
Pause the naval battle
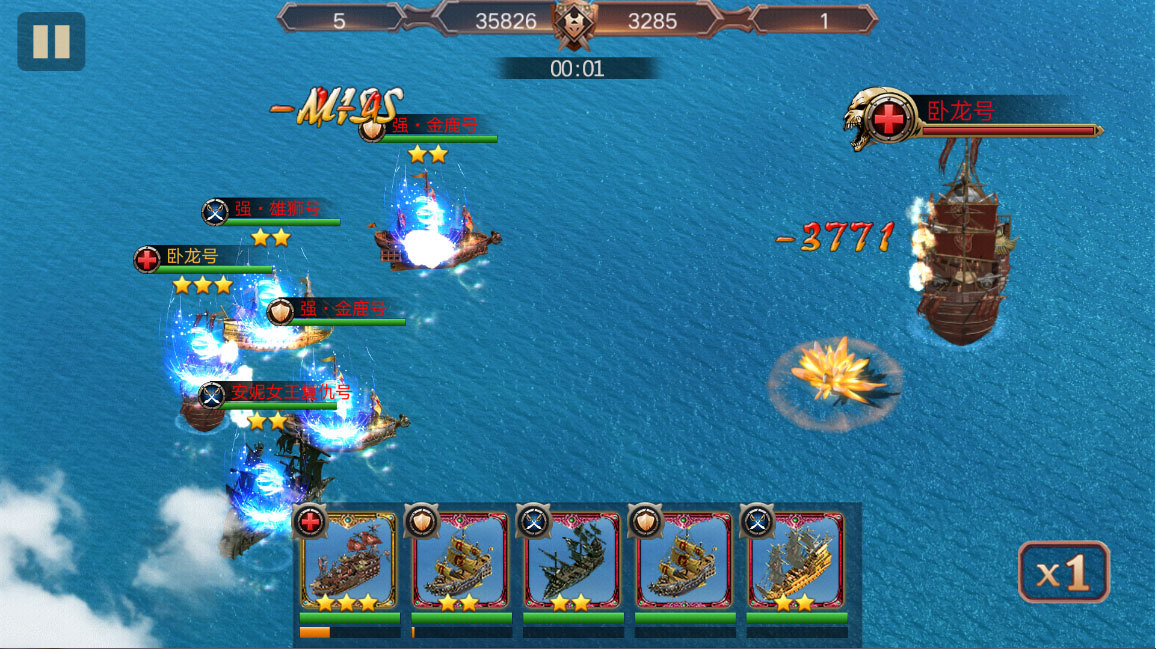pos(51,41)
